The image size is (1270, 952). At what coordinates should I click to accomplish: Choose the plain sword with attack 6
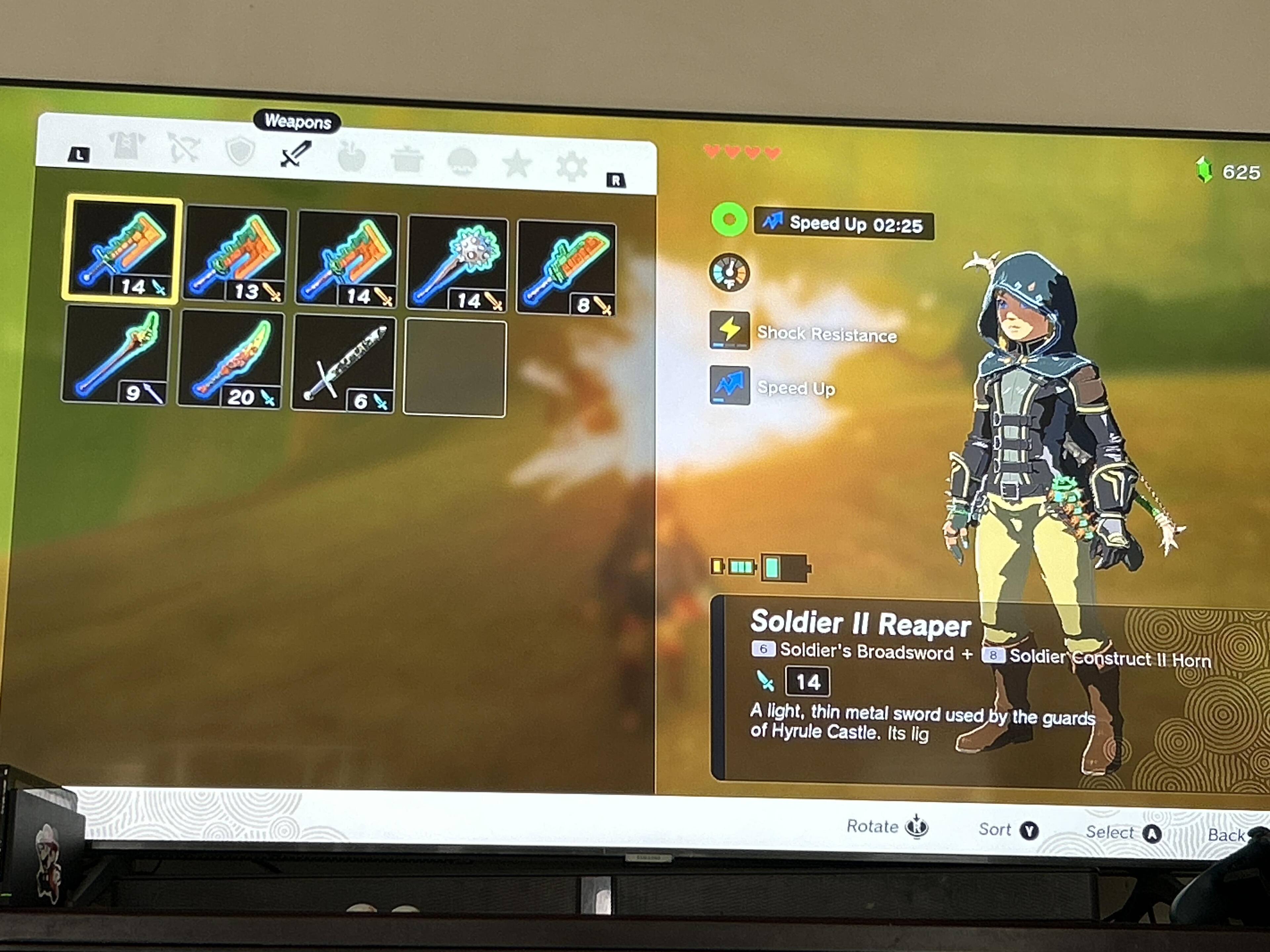pyautogui.click(x=344, y=364)
